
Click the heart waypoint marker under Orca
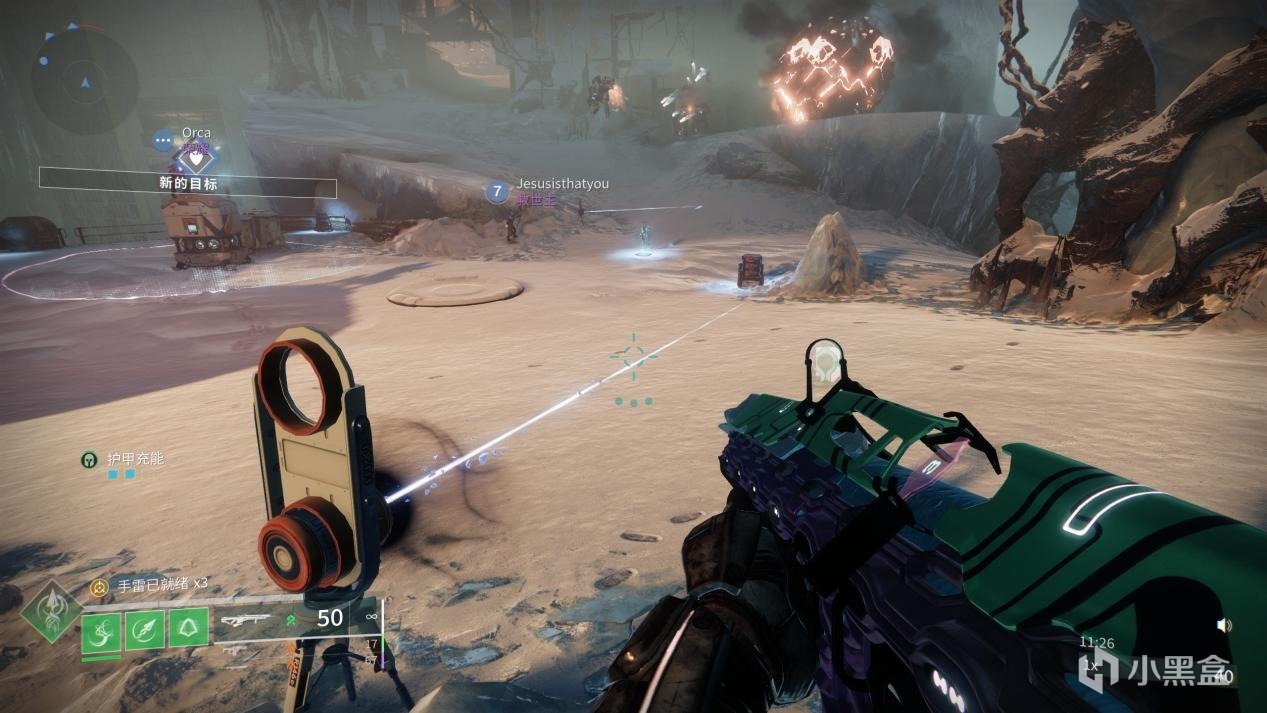click(x=197, y=157)
